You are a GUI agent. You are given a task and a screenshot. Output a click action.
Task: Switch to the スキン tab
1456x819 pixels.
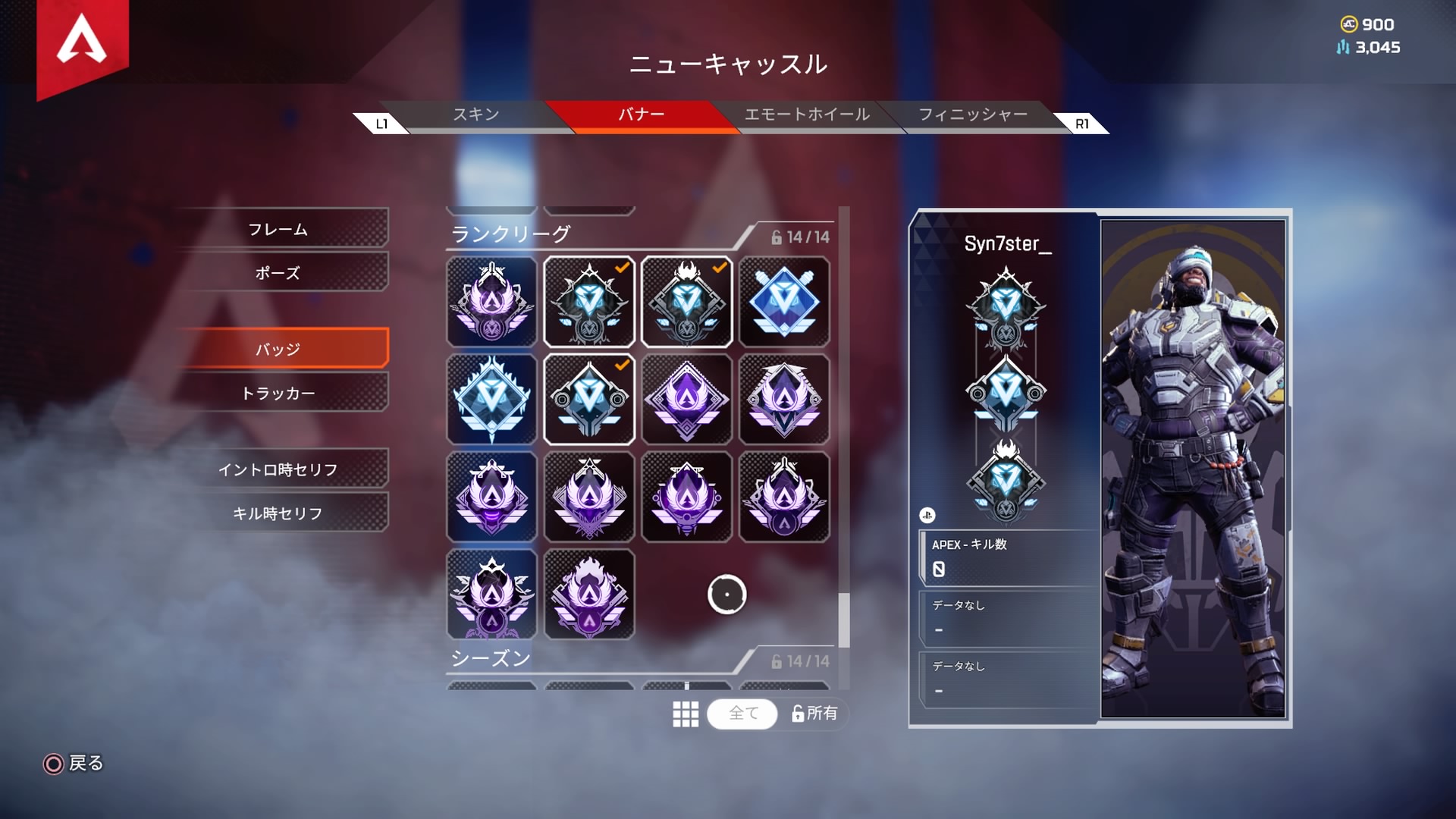pos(474,115)
